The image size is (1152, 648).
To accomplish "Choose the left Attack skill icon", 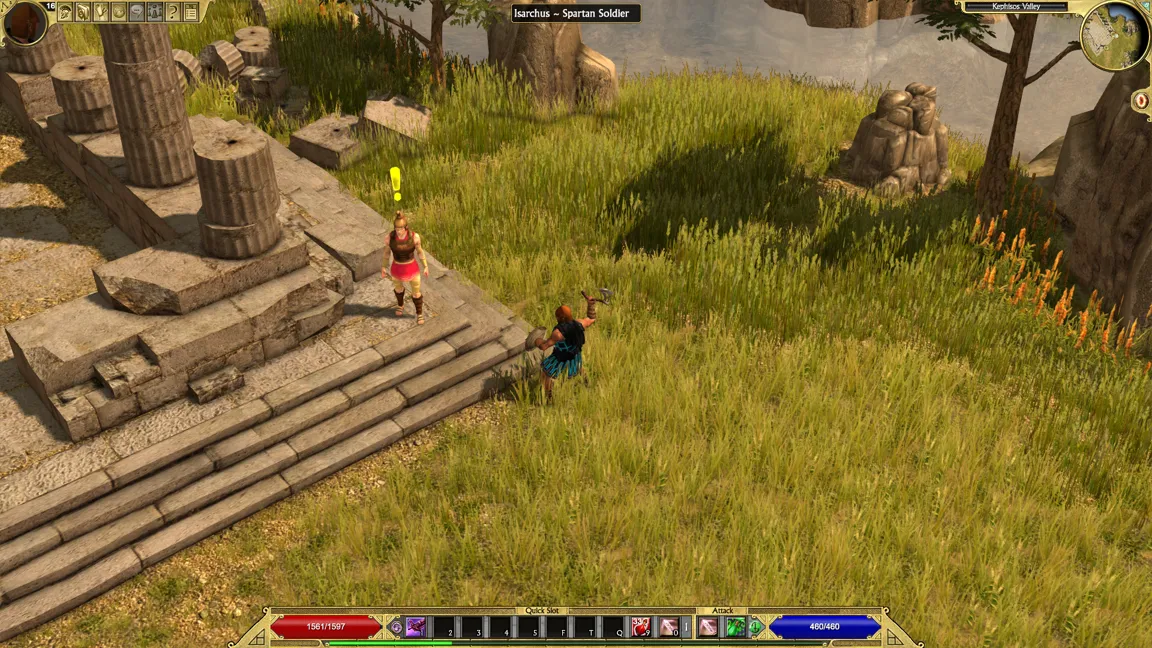I will 708,627.
